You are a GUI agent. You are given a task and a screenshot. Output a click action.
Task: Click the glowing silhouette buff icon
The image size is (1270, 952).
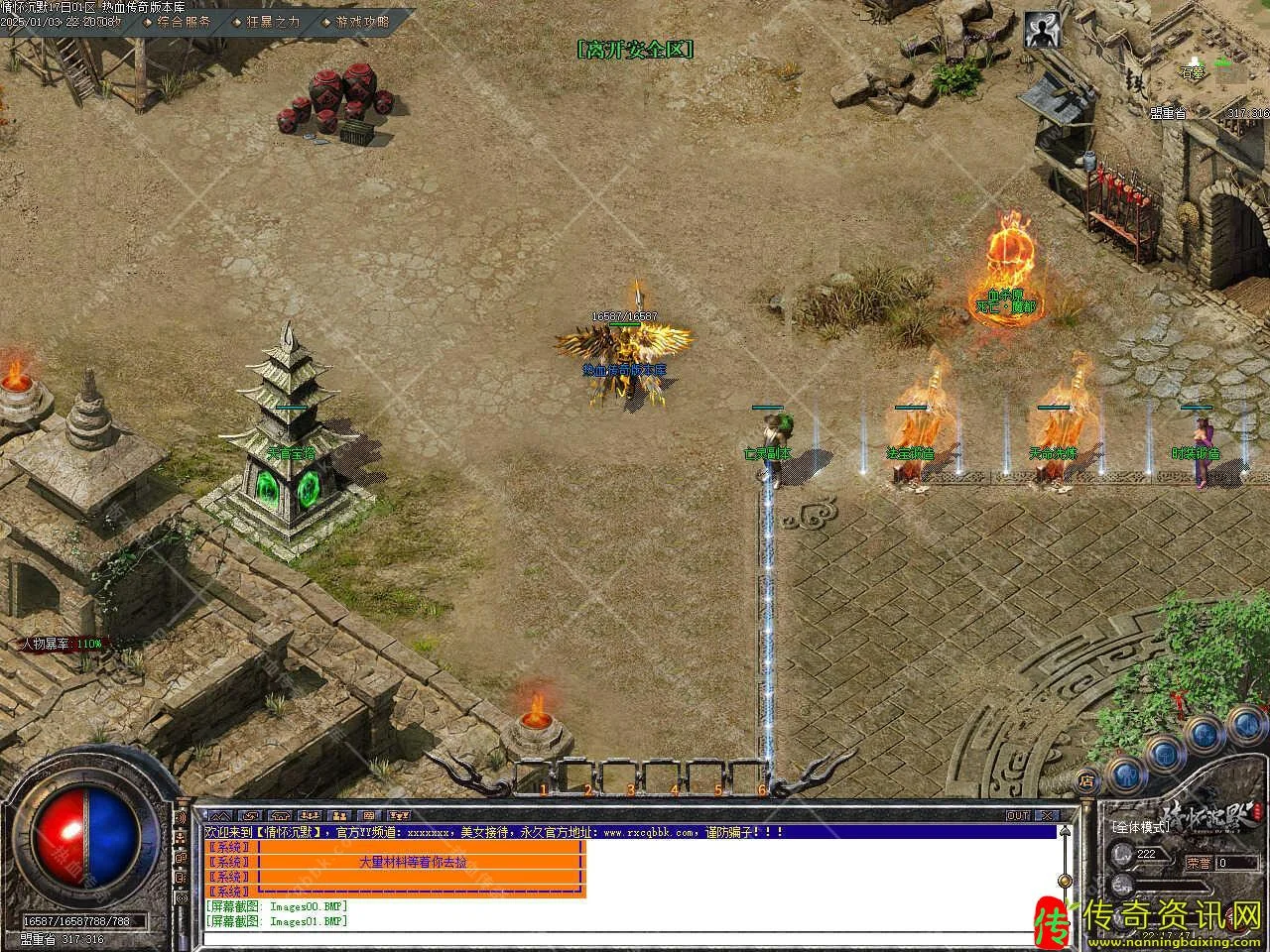coord(1041,31)
